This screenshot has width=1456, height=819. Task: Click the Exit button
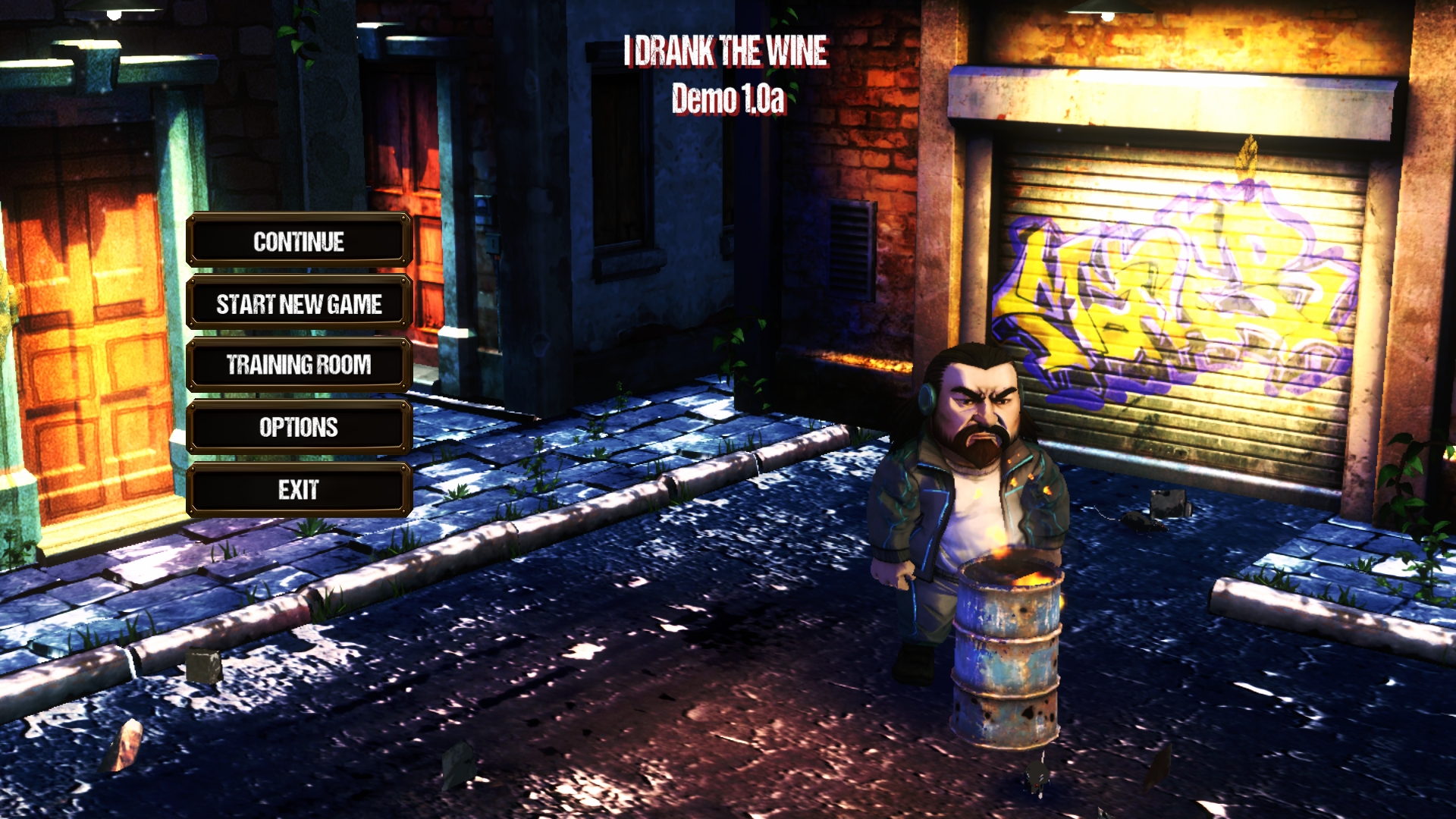299,490
